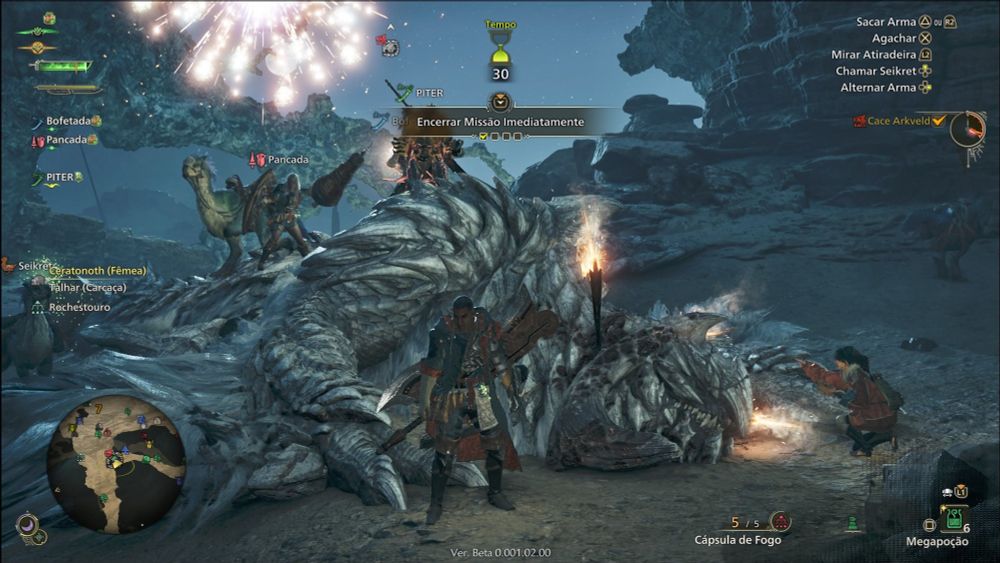Select Ceratonoth (Fêmea) in the target list
This screenshot has width=1000, height=563.
tap(97, 271)
